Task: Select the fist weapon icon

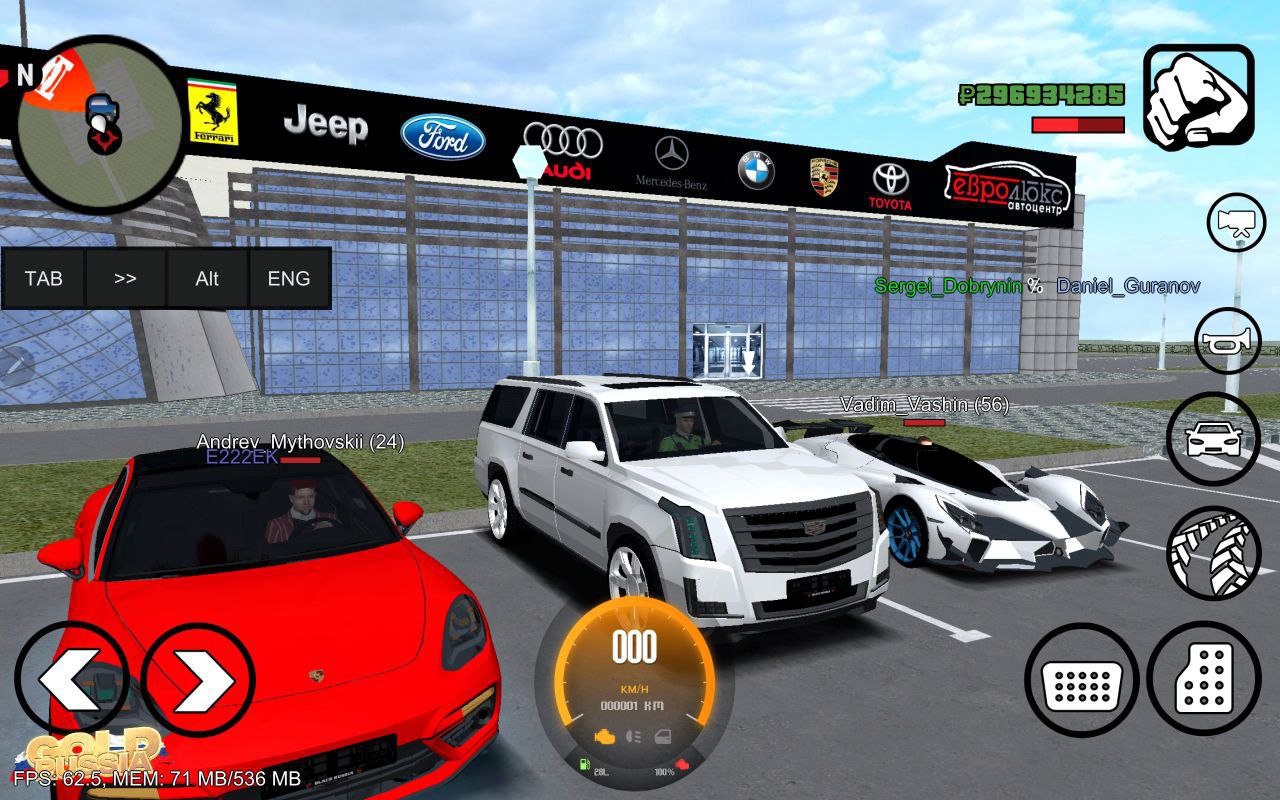Action: (x=1198, y=97)
